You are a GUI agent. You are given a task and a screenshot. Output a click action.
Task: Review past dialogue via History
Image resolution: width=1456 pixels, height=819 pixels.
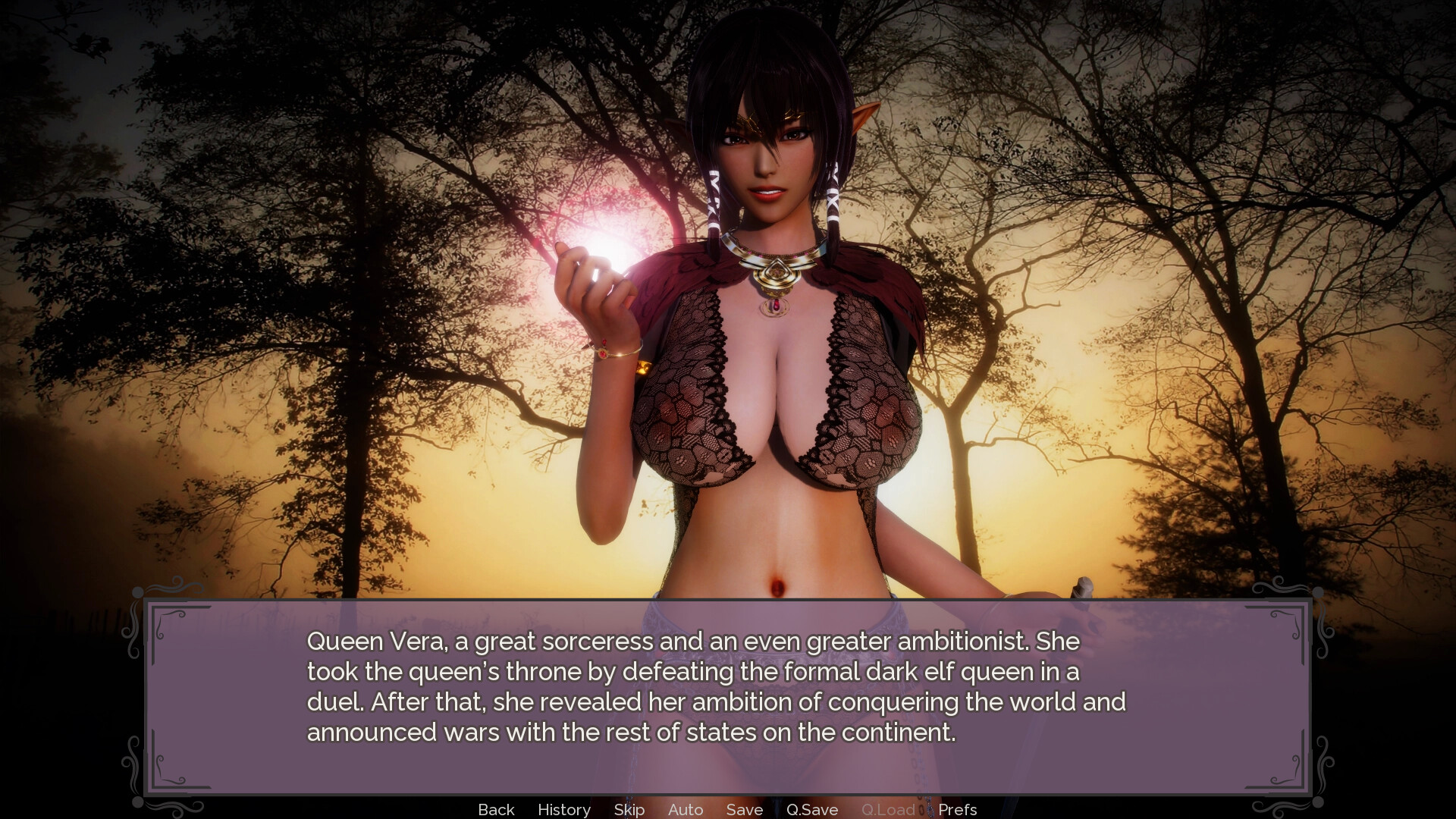[x=564, y=809]
